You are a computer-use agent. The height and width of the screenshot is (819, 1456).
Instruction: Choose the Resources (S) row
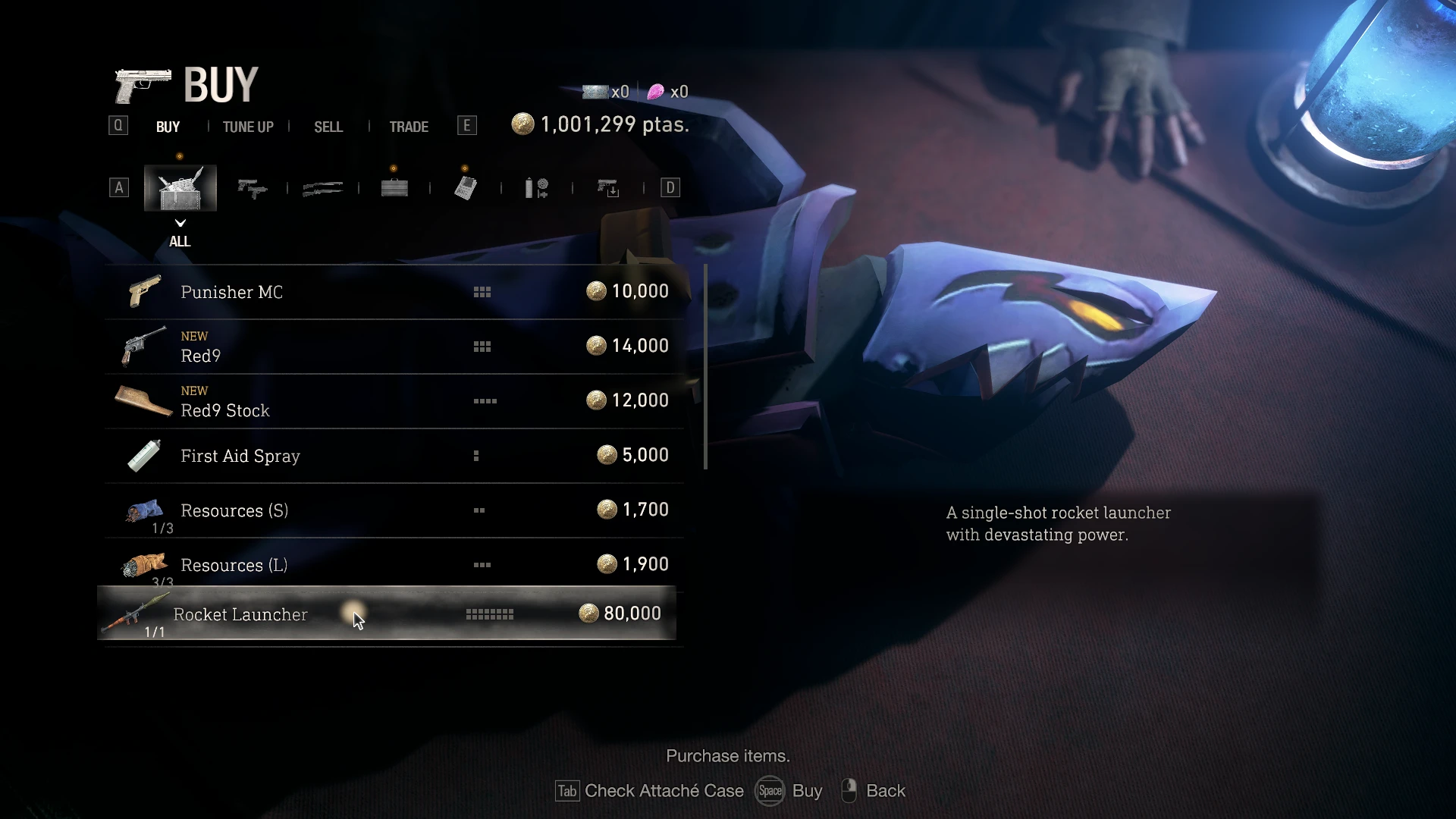coord(394,510)
